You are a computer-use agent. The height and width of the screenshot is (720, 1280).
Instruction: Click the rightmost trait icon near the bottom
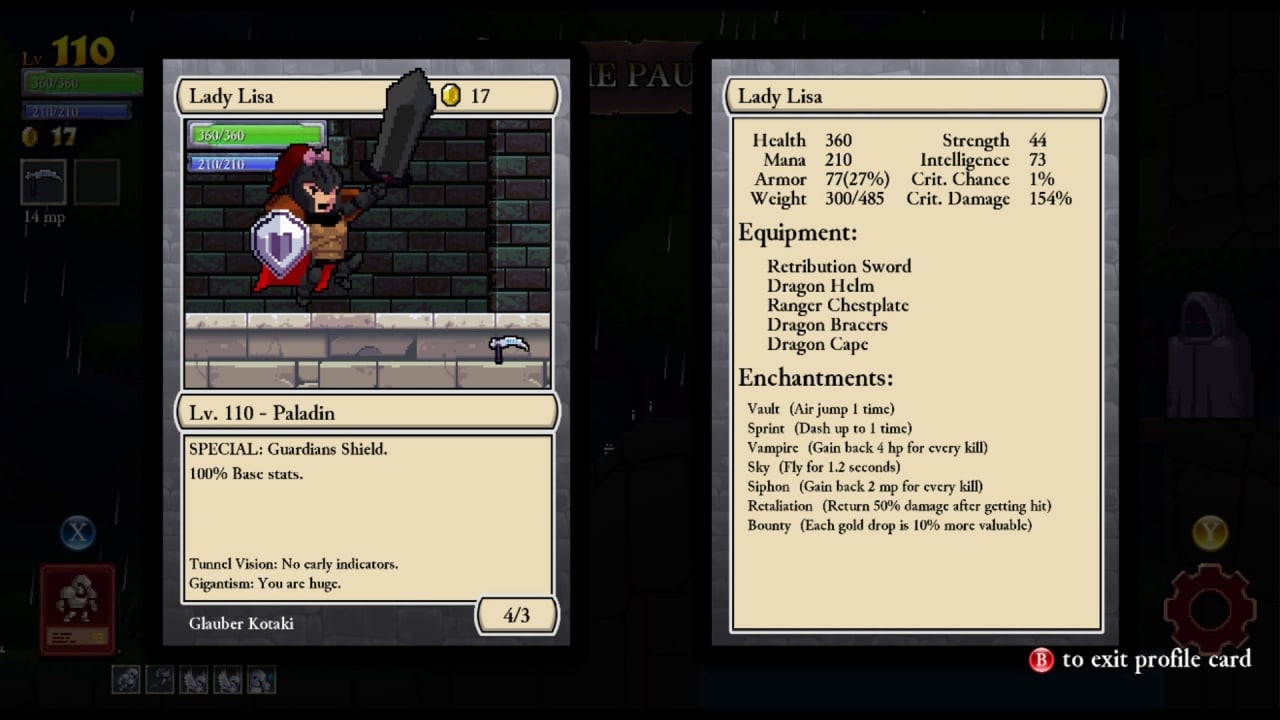coord(262,679)
